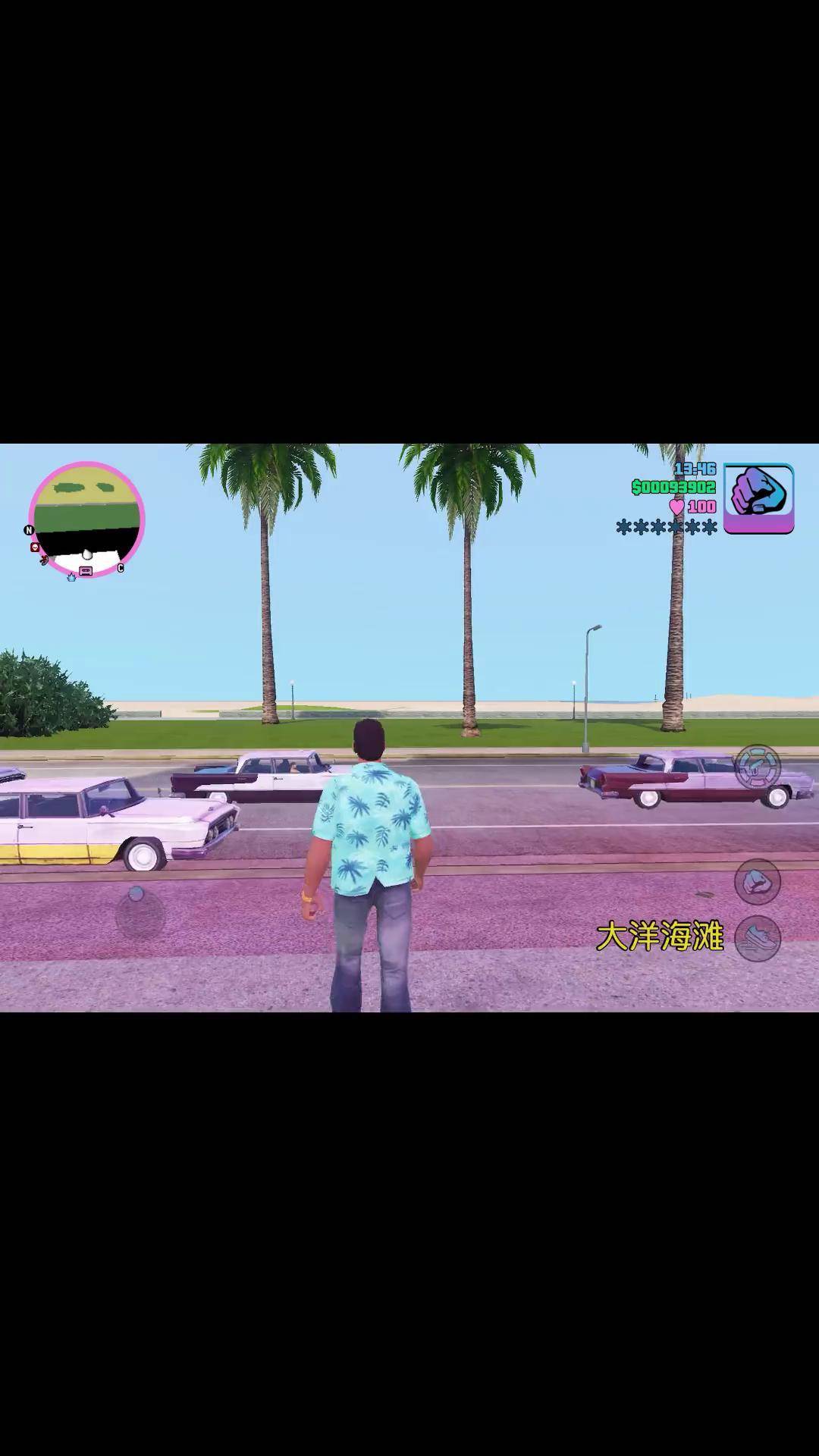
Task: Tap the steering wheel enter-vehicle button
Action: 758,767
